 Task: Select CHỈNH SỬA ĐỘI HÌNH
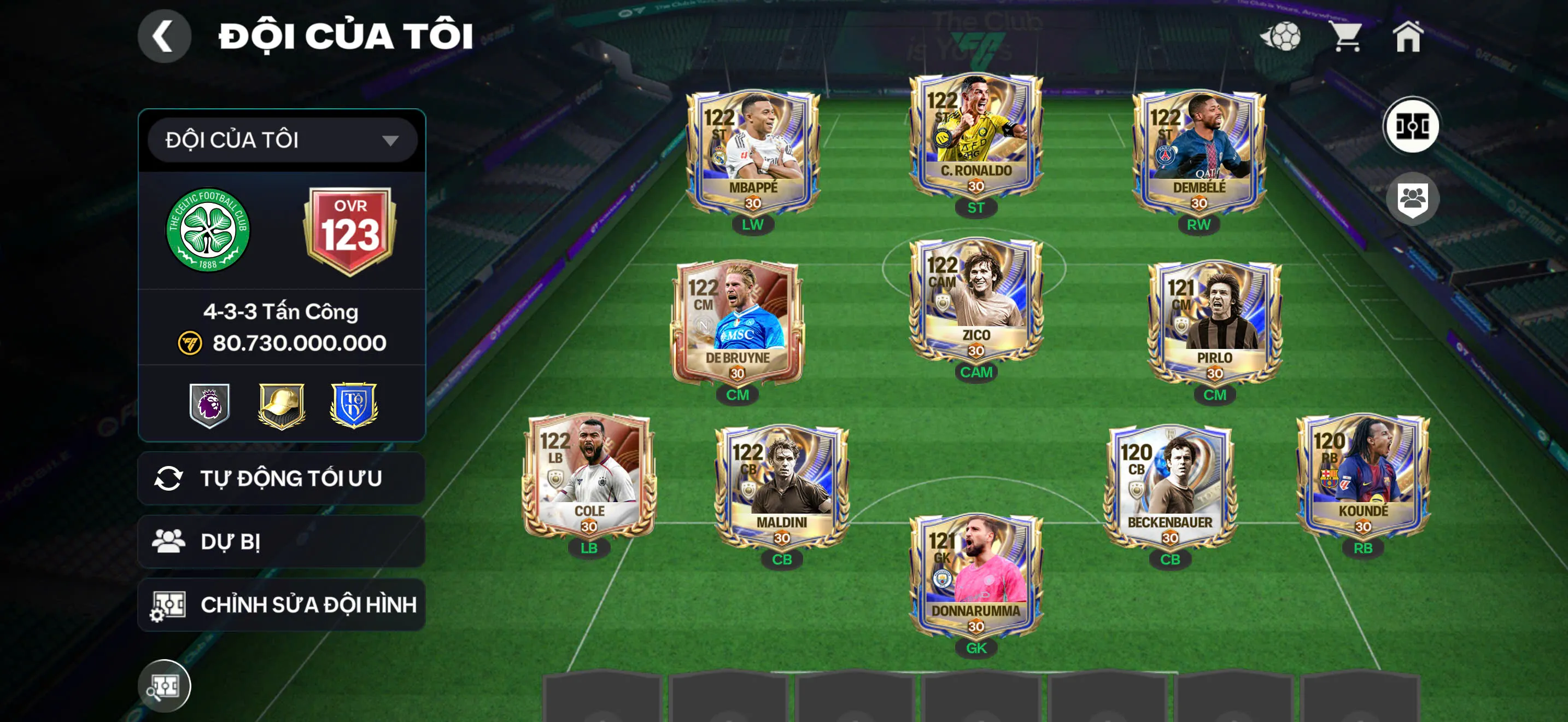(282, 604)
